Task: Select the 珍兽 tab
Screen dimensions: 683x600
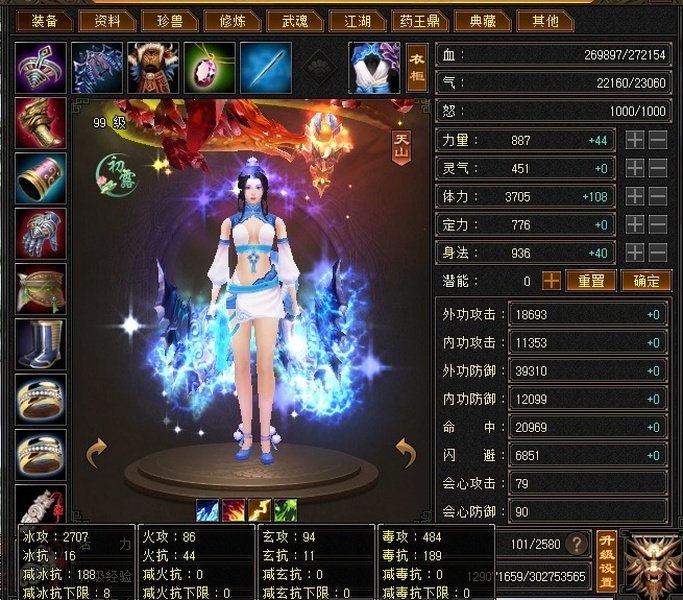Action: pos(168,20)
